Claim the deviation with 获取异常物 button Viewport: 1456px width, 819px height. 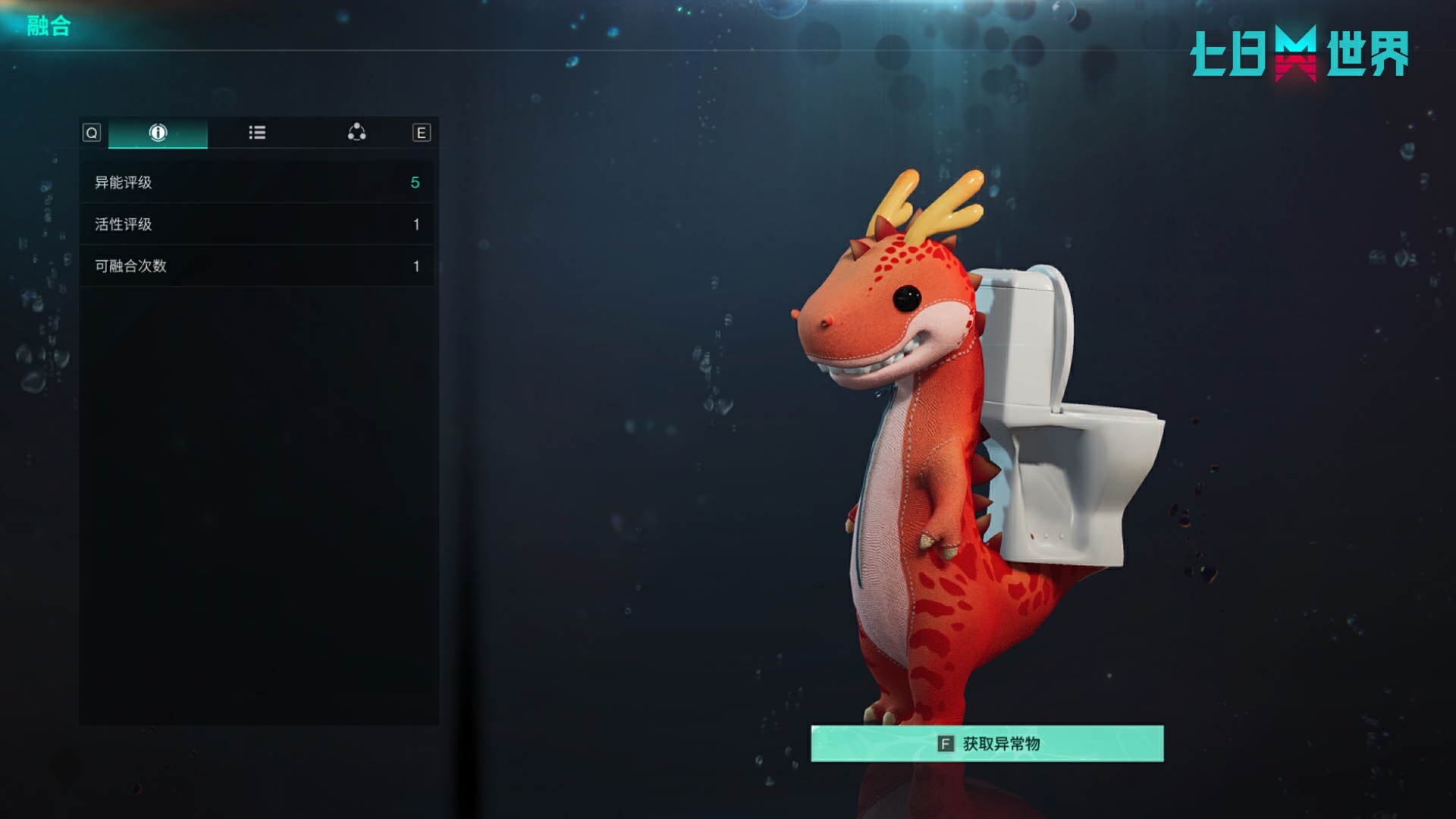987,744
